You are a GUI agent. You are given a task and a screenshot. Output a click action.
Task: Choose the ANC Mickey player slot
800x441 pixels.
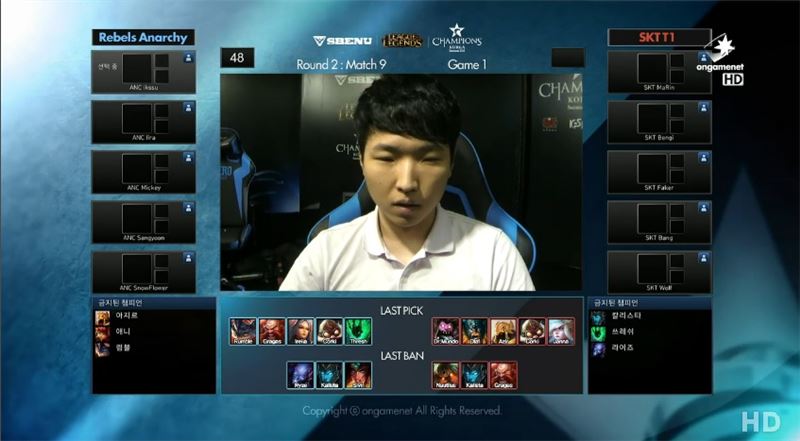143,172
